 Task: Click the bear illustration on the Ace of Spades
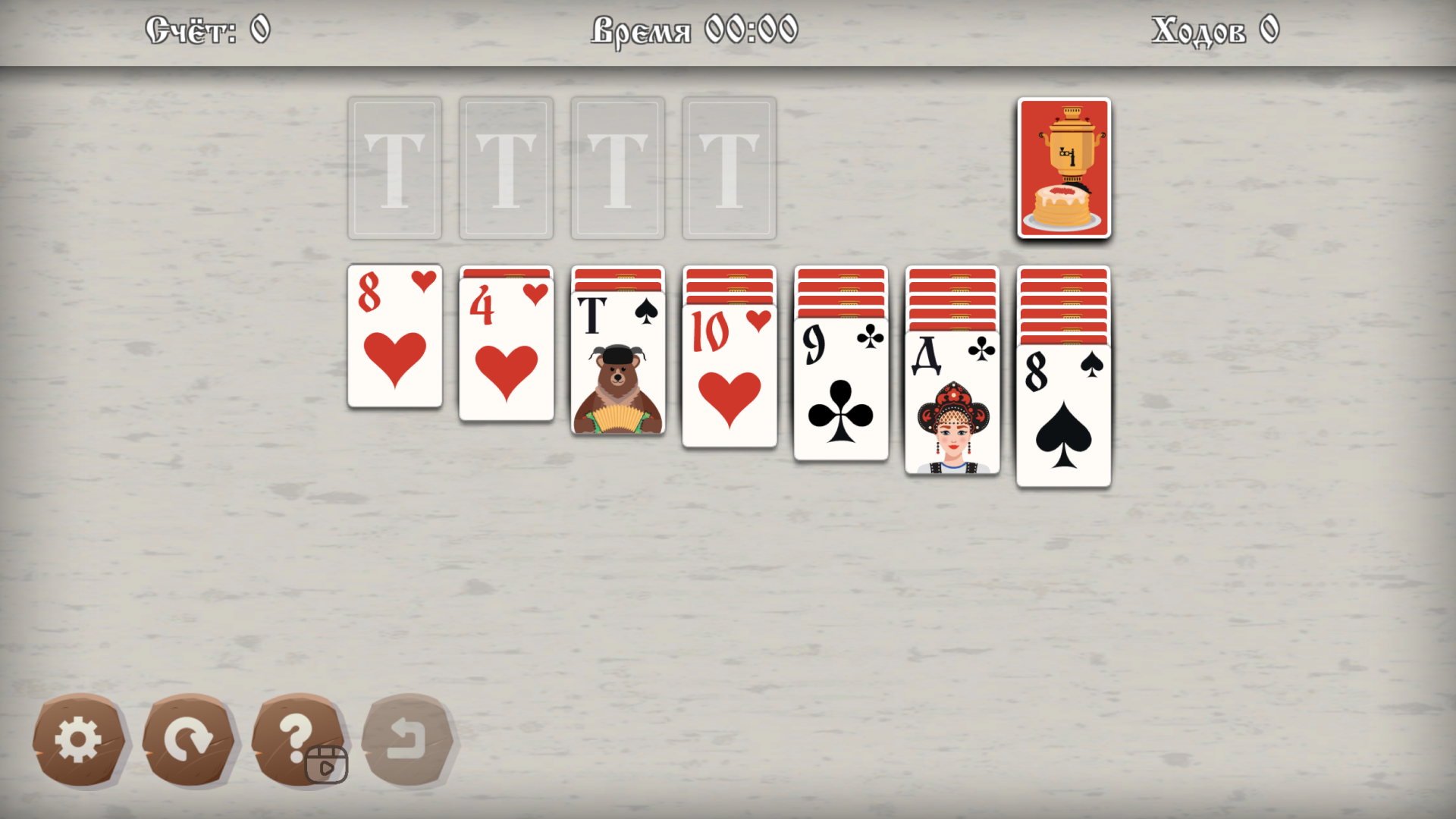[617, 387]
